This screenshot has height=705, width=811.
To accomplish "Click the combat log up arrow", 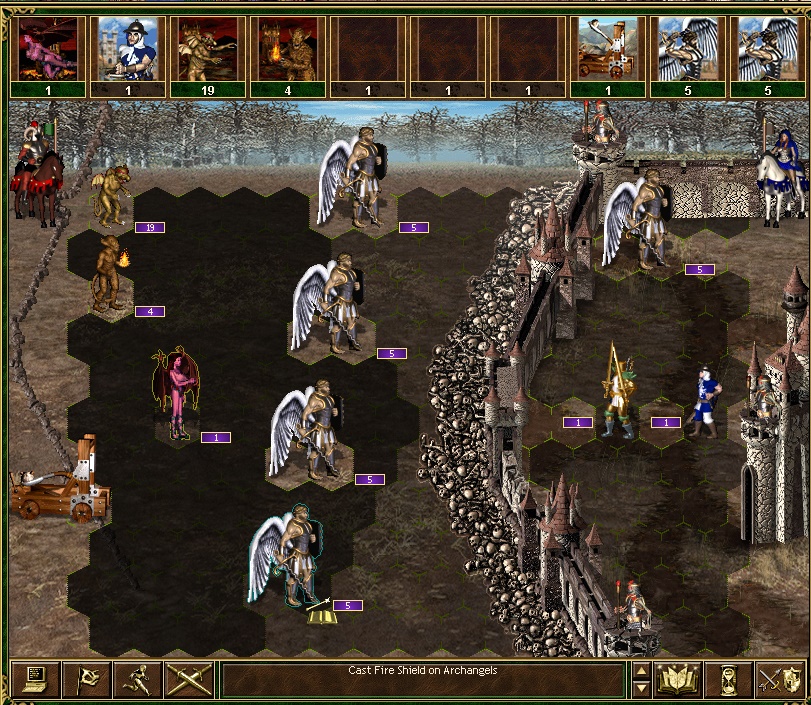I will tap(642, 671).
